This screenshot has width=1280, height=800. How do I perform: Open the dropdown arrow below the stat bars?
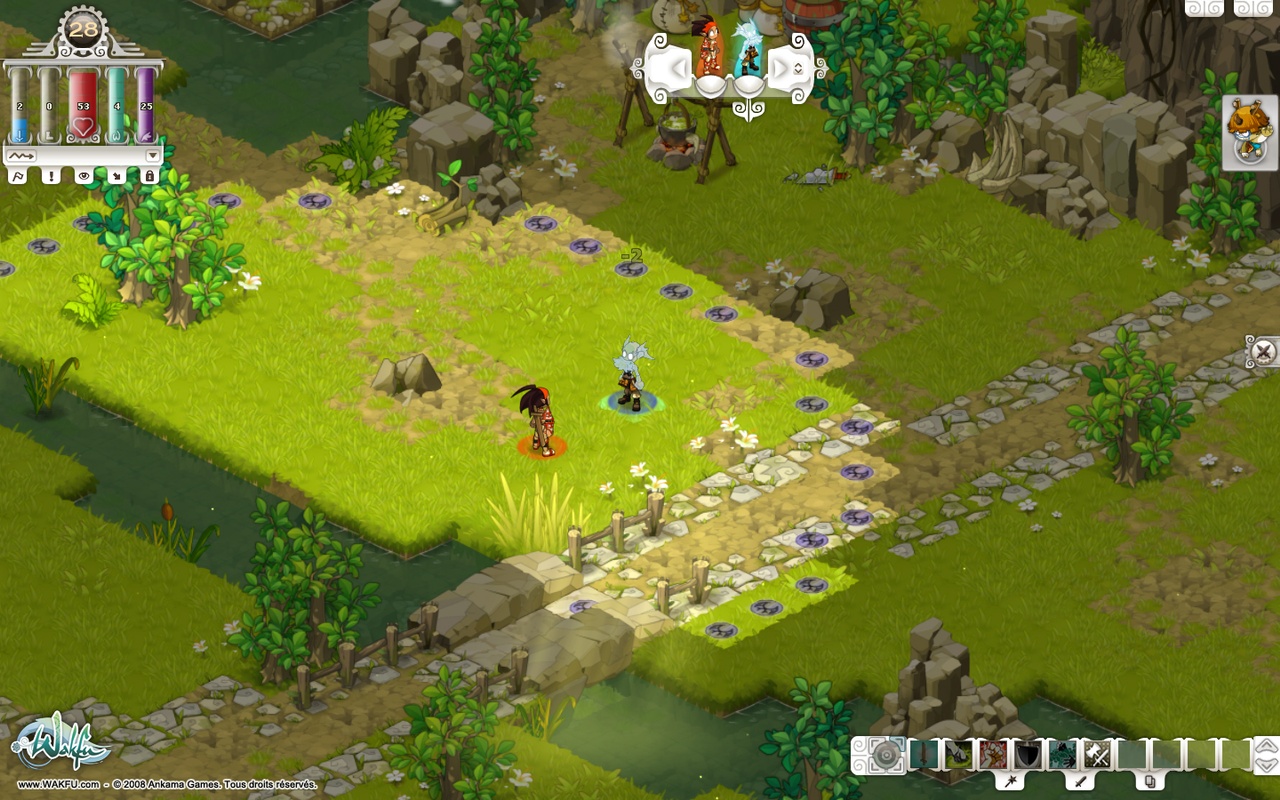point(151,155)
